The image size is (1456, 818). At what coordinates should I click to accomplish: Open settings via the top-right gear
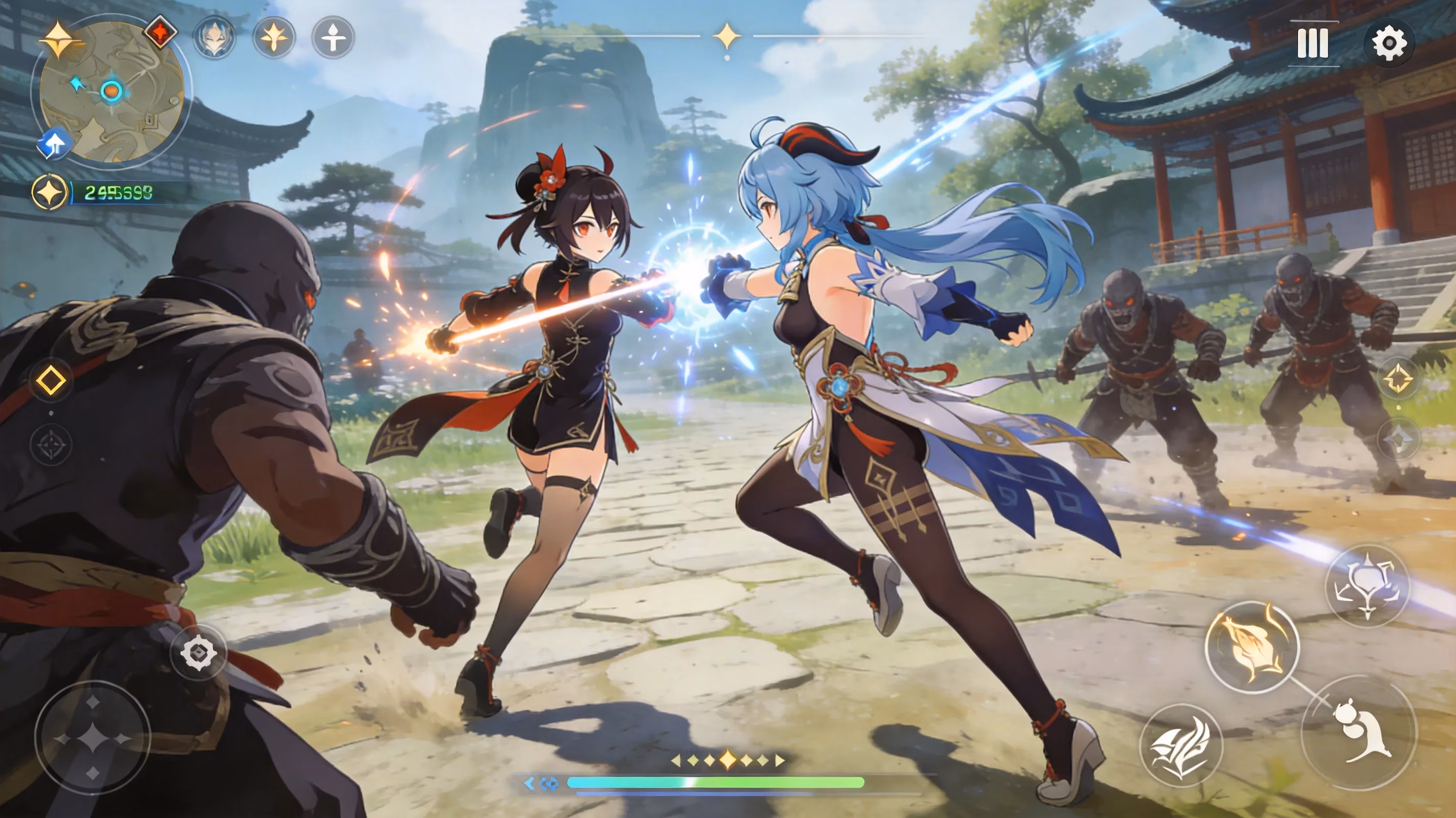point(1389,43)
